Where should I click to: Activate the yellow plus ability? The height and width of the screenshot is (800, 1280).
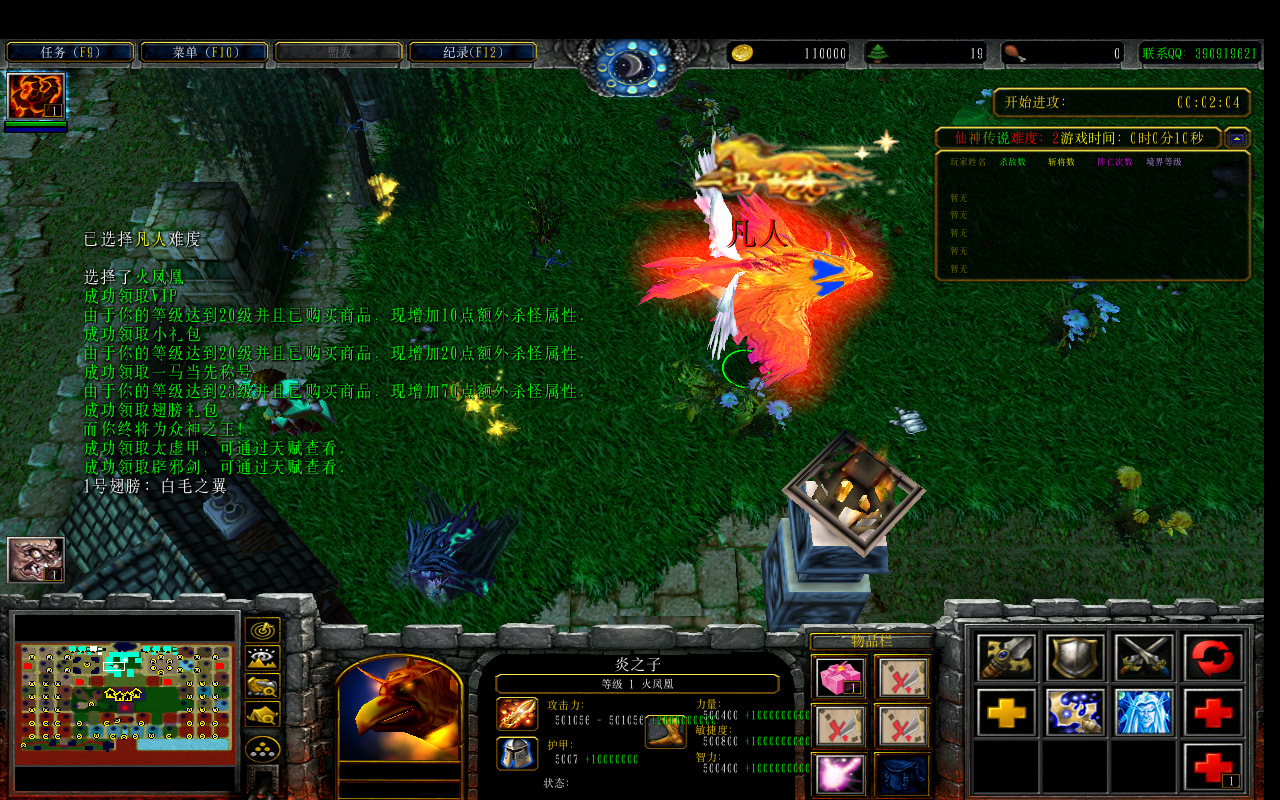(x=1007, y=712)
